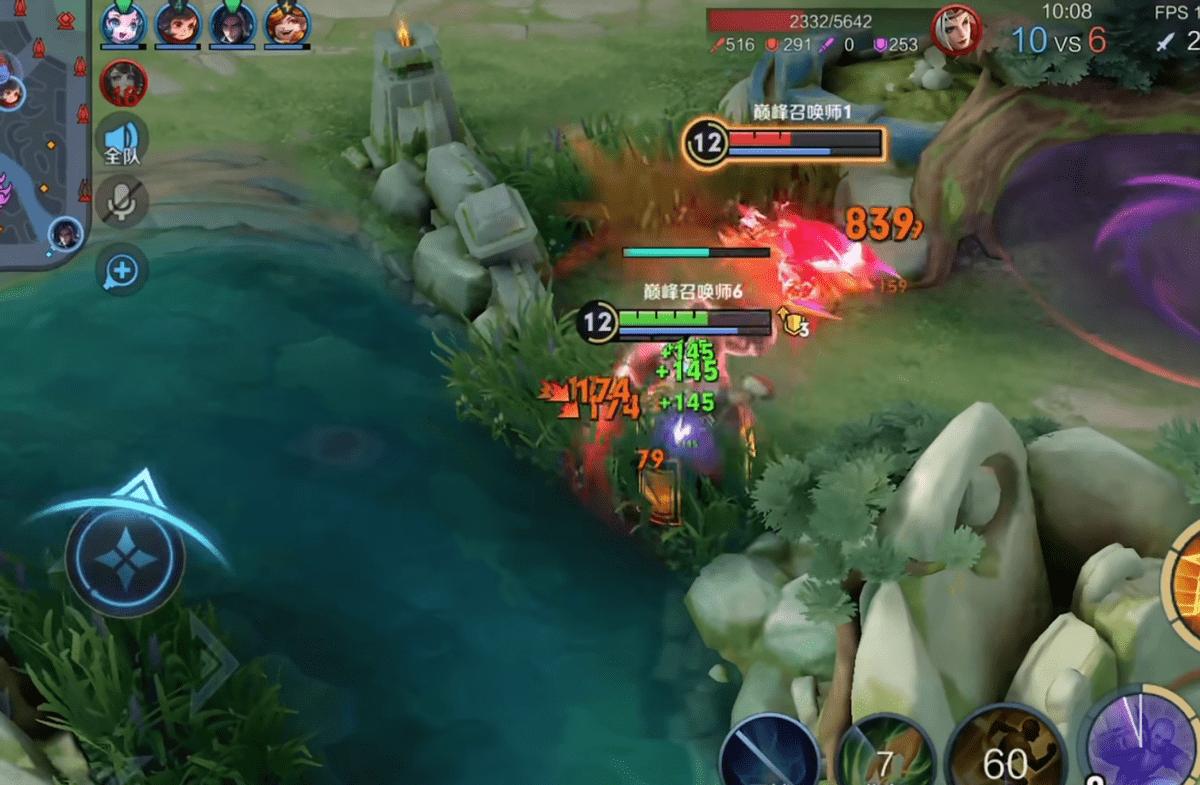Select the pink-haired teammate portrait
1200x785 pixels.
click(x=123, y=23)
